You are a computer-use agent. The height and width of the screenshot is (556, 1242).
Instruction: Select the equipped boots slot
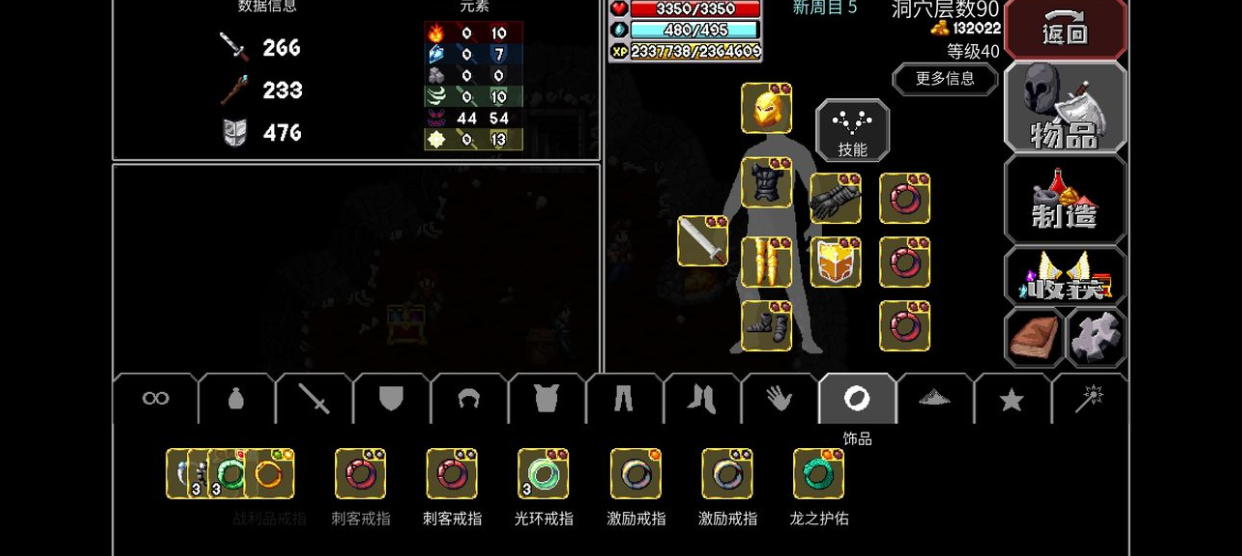pyautogui.click(x=766, y=326)
